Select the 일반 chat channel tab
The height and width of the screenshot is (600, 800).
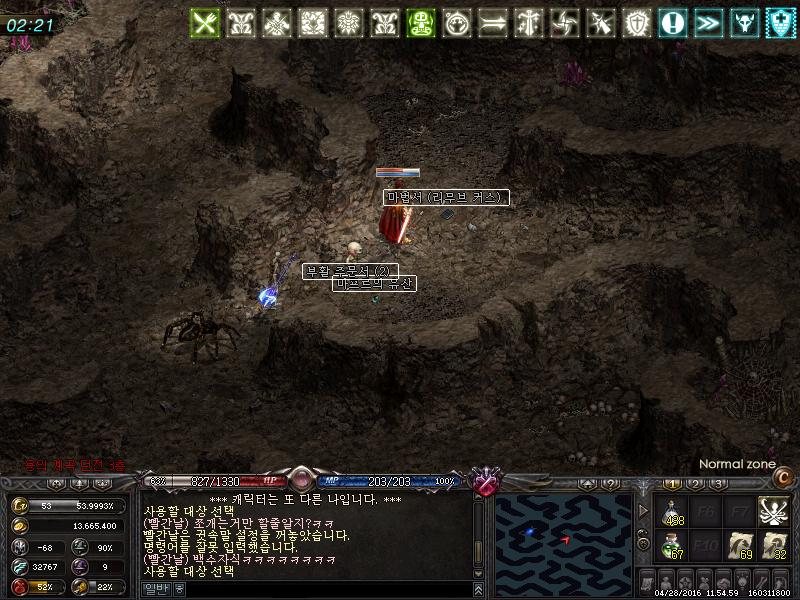click(157, 589)
